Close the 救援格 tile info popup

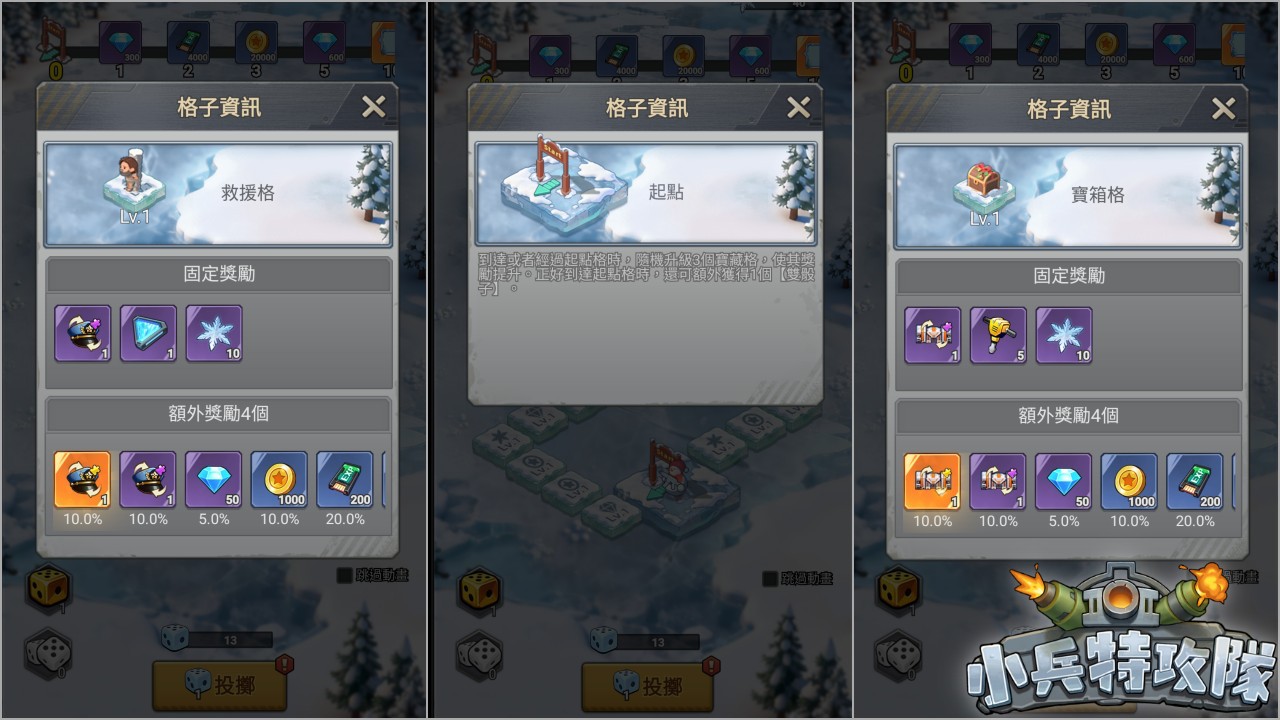pos(373,107)
